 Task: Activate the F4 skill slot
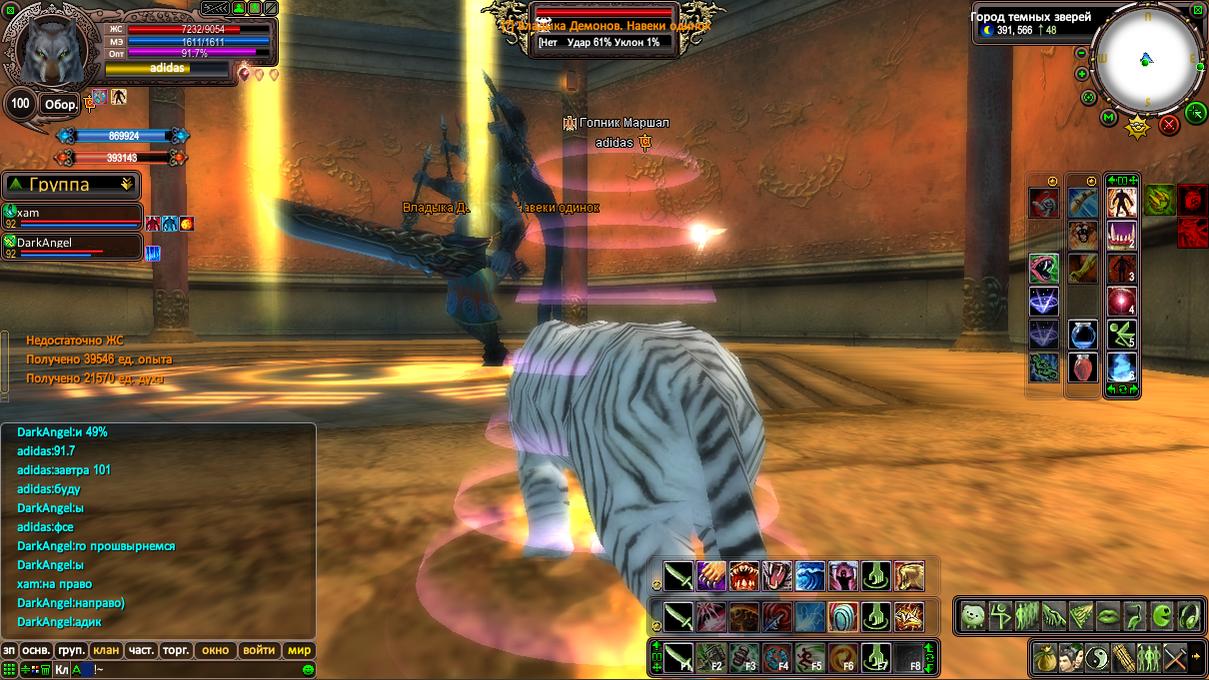[777, 657]
